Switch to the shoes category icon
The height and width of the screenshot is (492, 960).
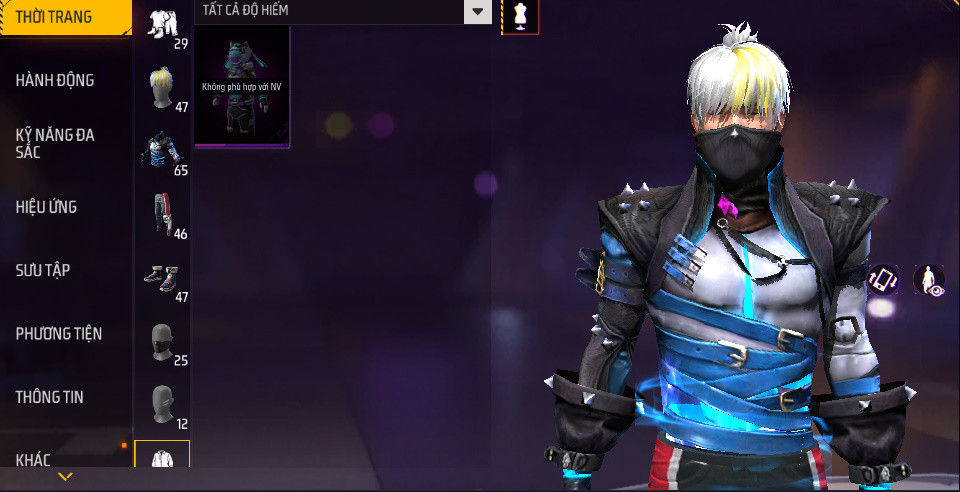pyautogui.click(x=162, y=278)
